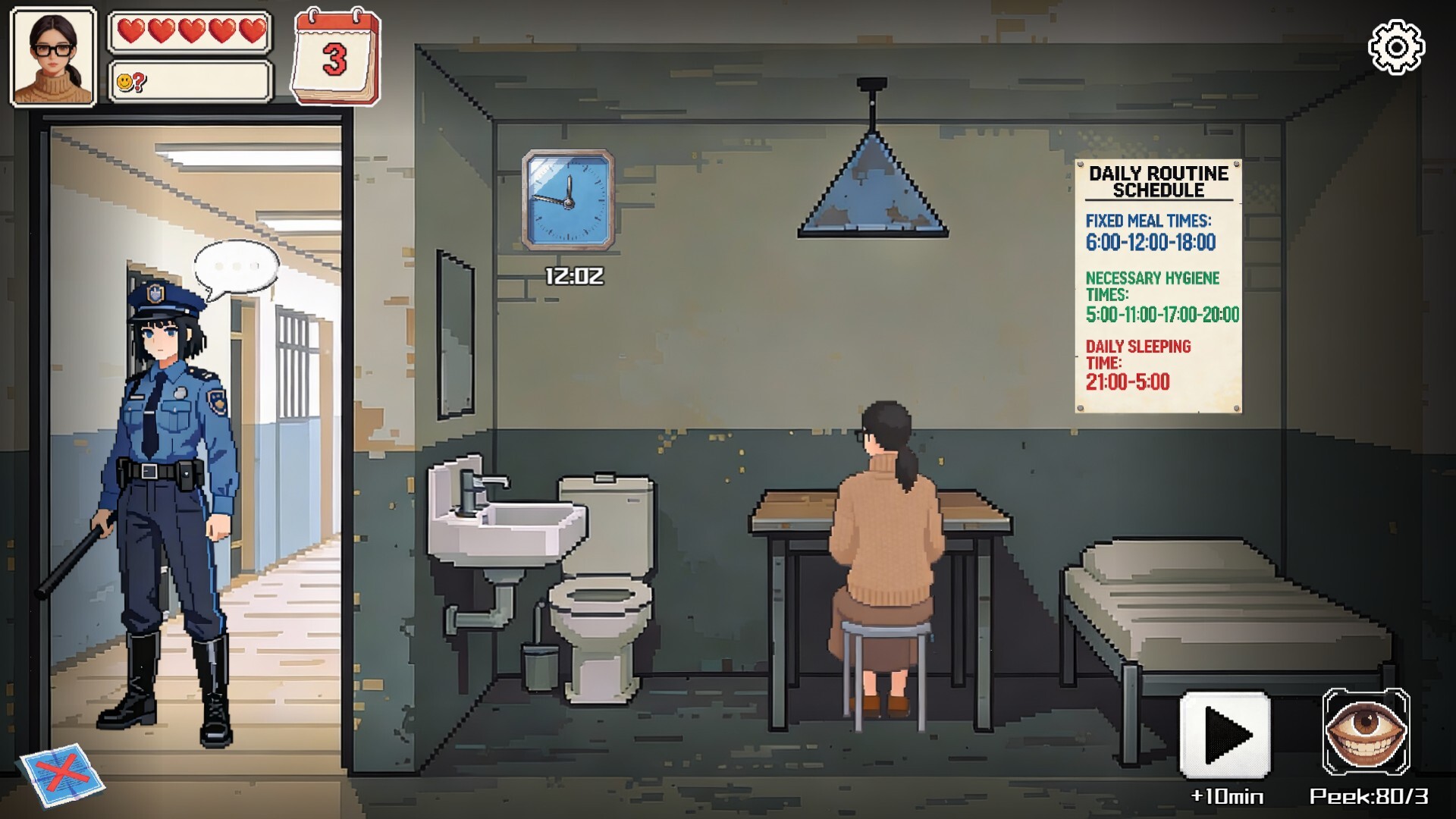The image size is (1456, 819).
Task: Click the first red heart icon
Action: click(133, 32)
